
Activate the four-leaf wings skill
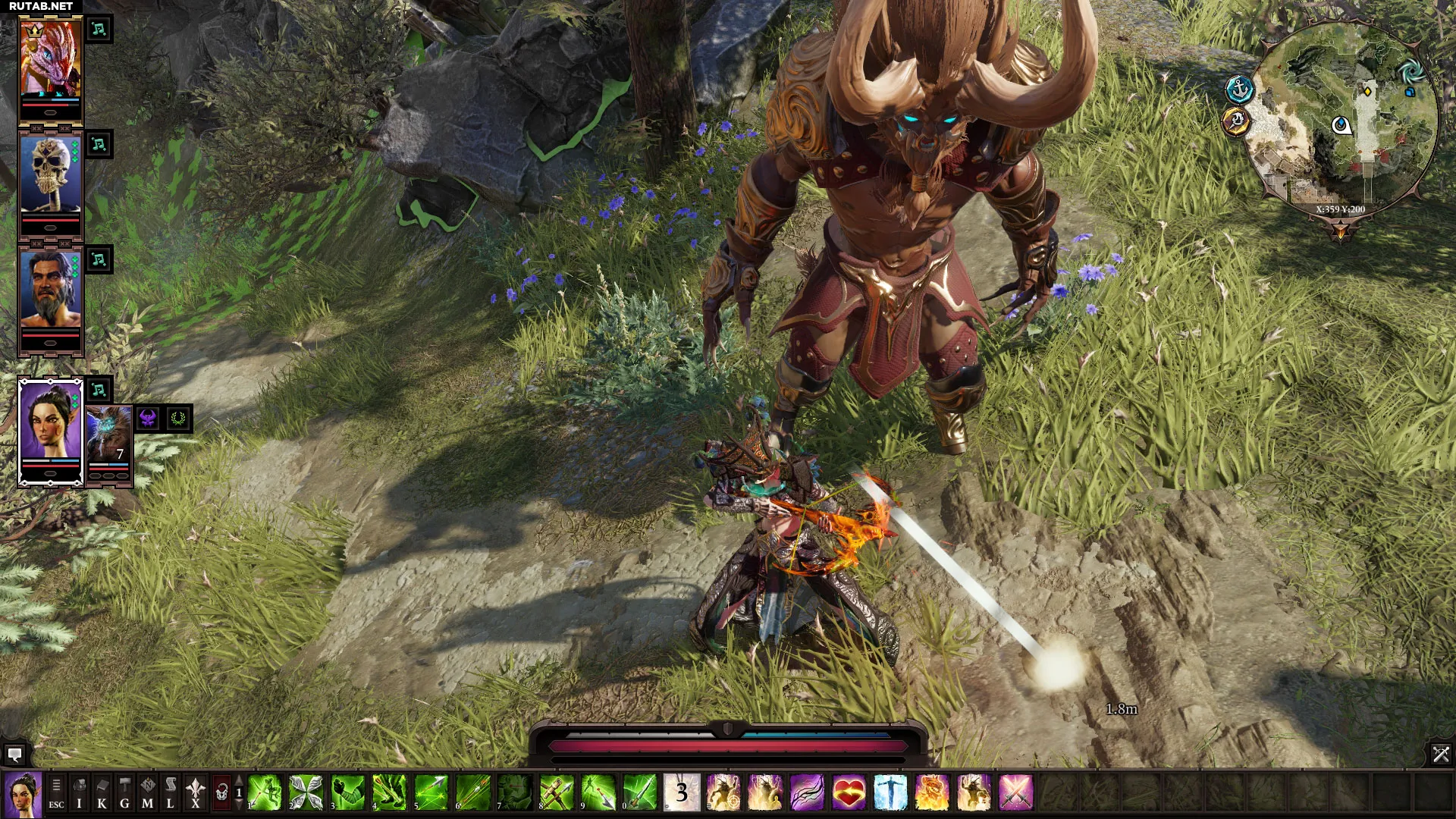click(306, 793)
